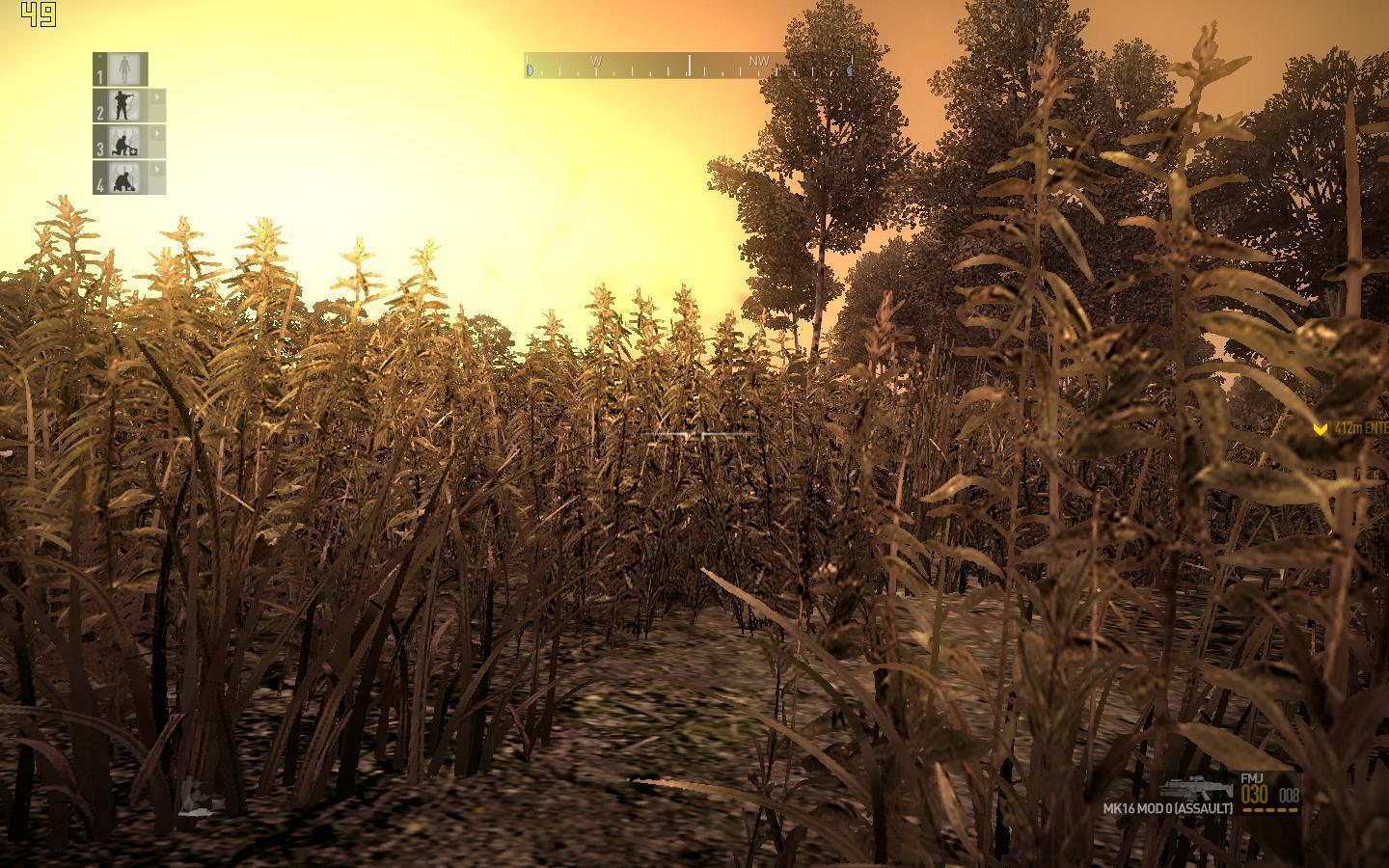Screen dimensions: 1389x868
Task: Click the compass heading bar
Action: 689,66
